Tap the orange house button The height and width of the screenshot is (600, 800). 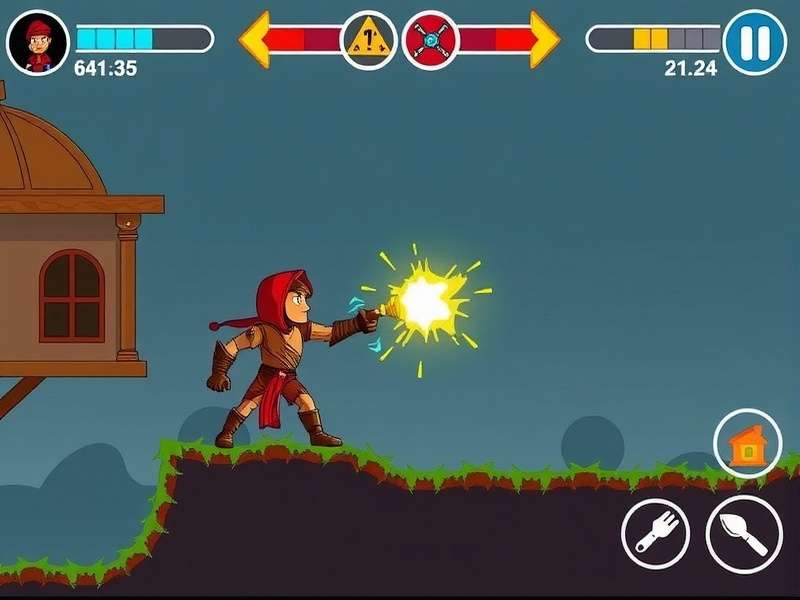point(747,444)
